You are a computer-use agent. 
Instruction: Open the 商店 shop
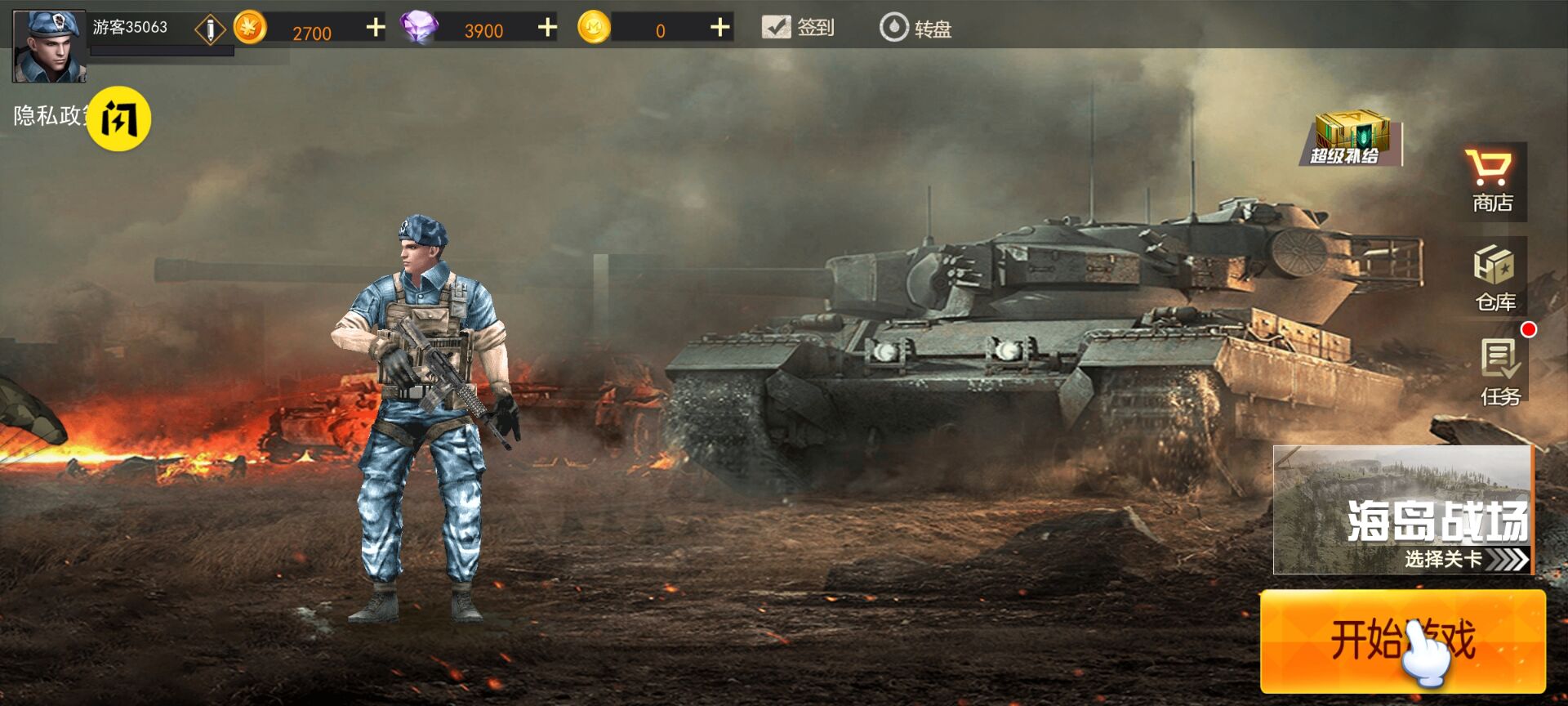point(1492,181)
